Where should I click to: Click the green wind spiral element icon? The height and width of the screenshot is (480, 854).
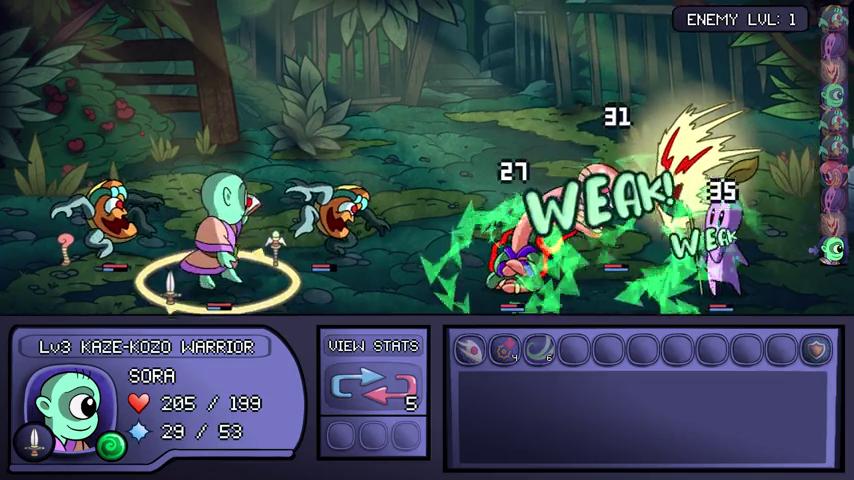click(111, 445)
